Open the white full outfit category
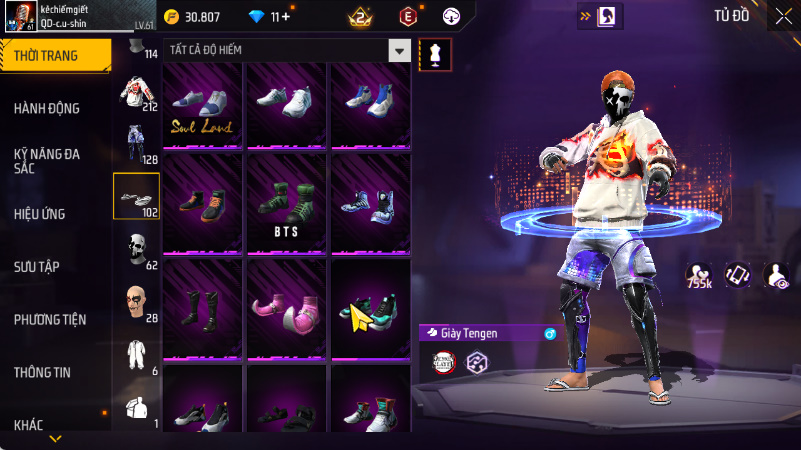 tap(136, 355)
